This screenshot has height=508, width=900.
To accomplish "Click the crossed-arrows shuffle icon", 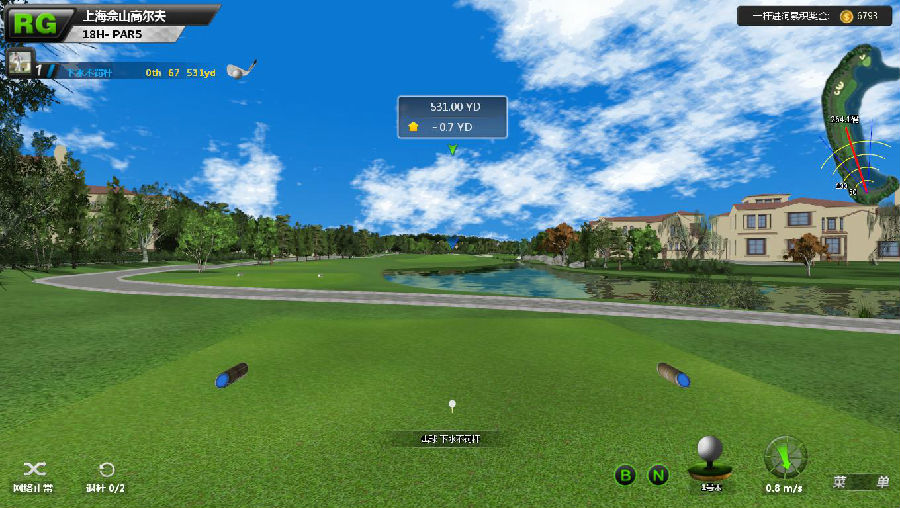I will pos(34,469).
